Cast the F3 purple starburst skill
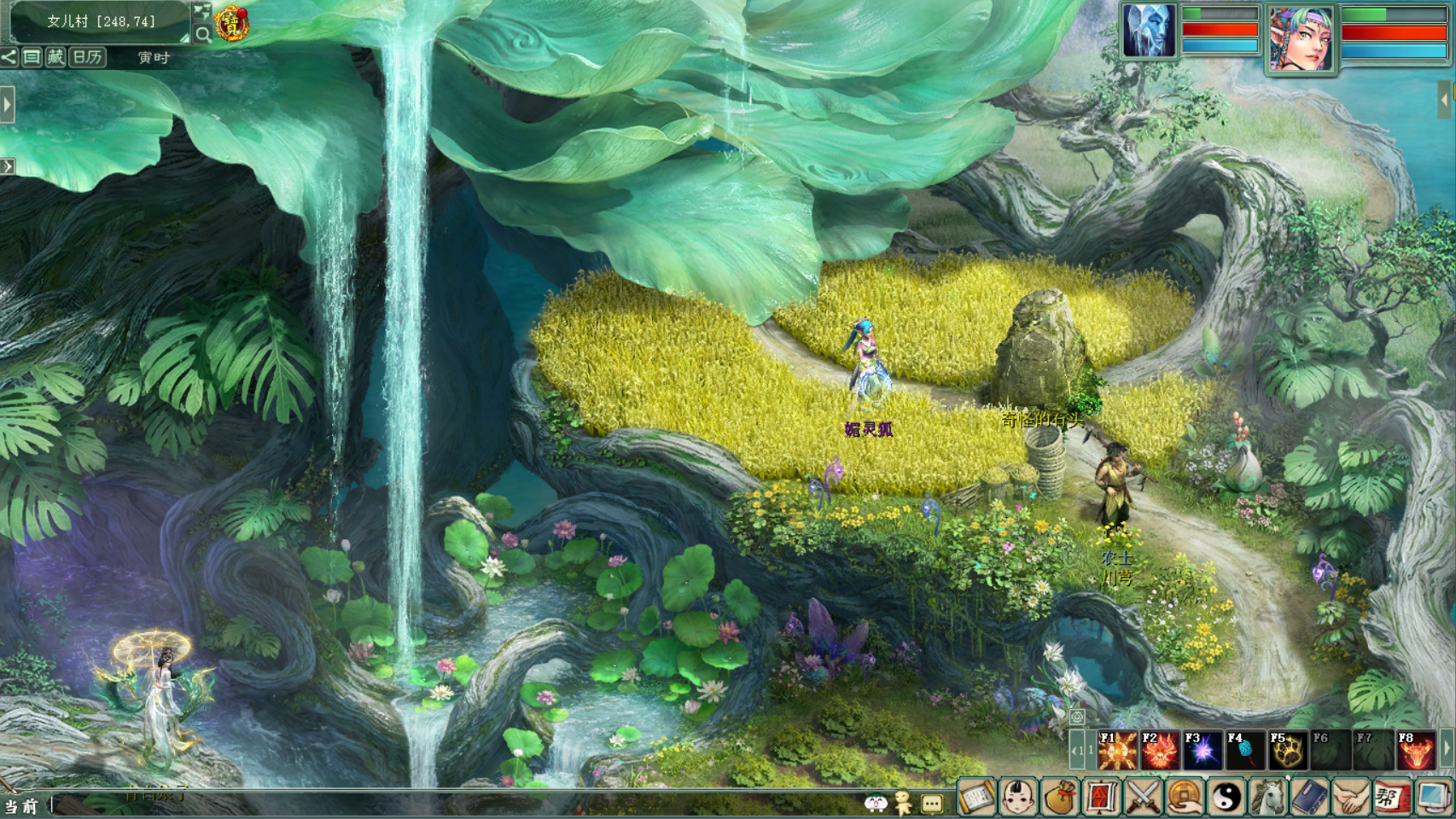 point(1203,751)
